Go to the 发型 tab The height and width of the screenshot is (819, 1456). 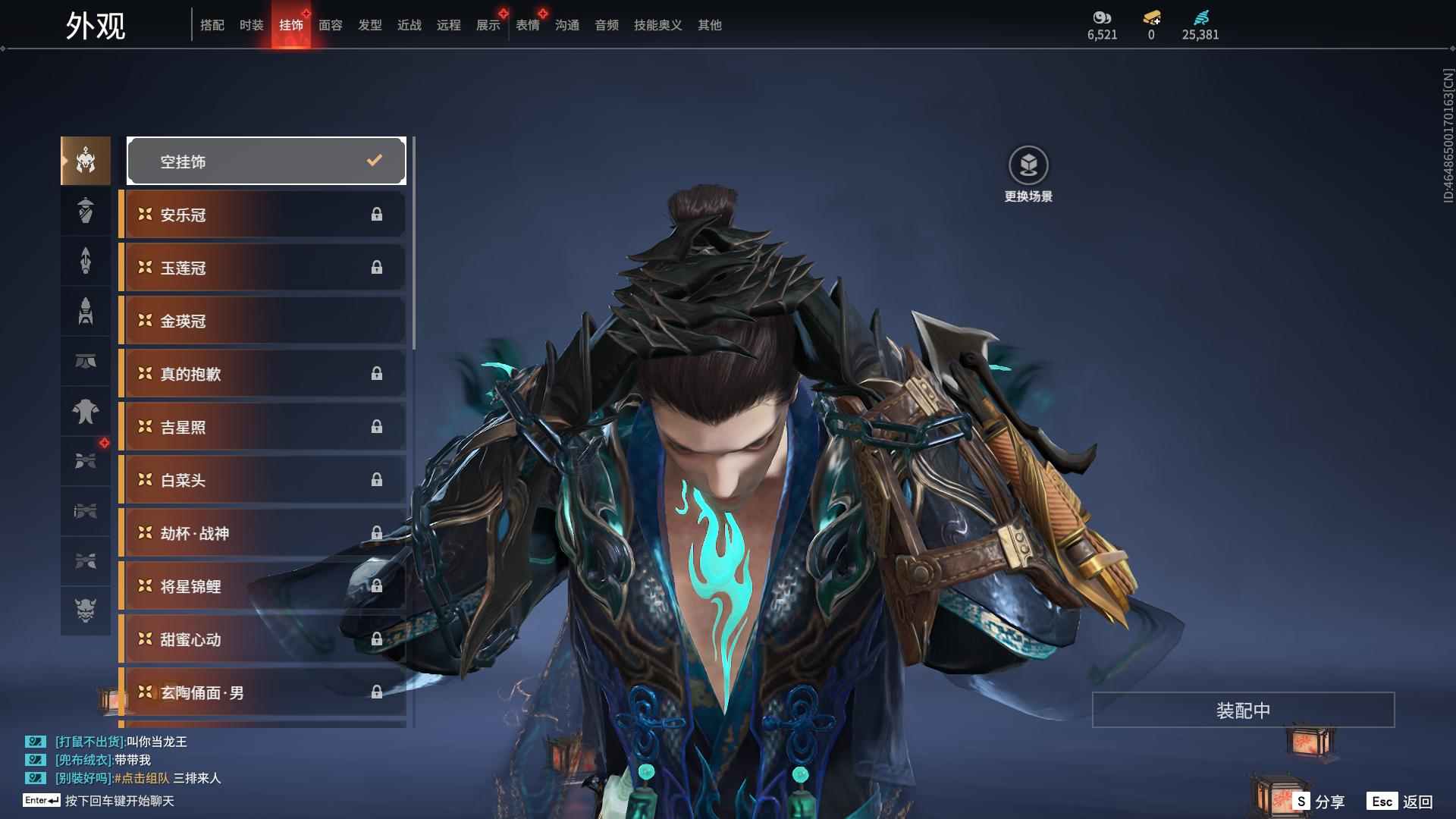(x=370, y=25)
